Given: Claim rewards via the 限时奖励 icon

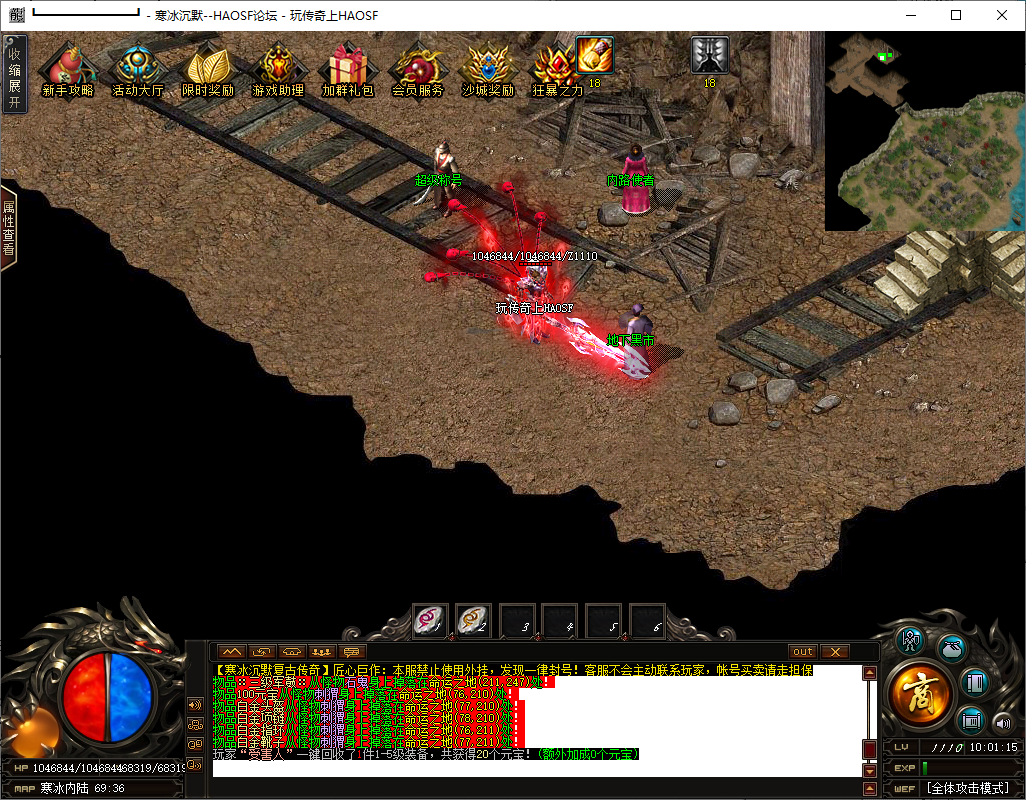Looking at the screenshot, I should pyautogui.click(x=208, y=68).
